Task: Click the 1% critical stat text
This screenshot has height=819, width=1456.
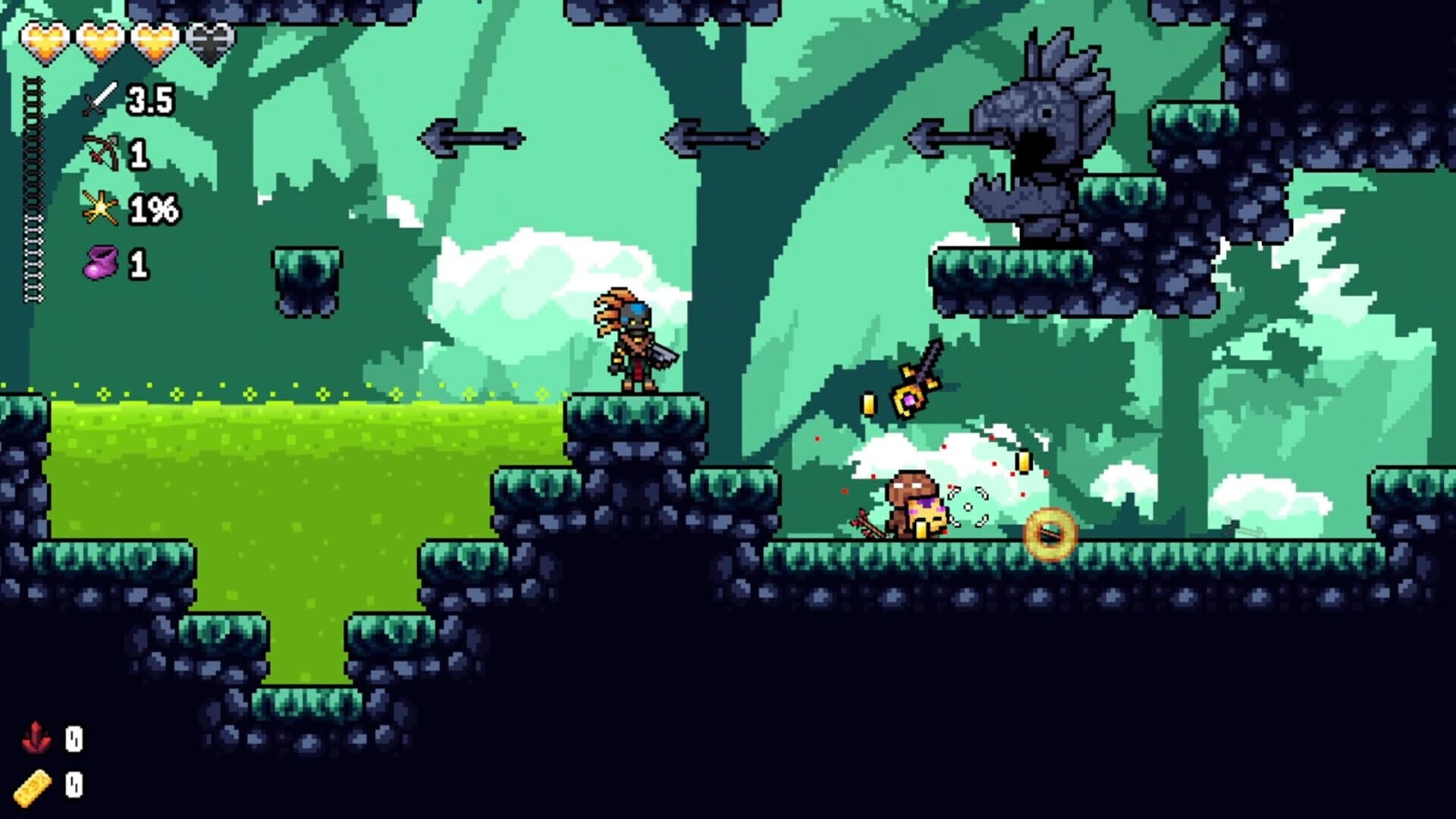Action: (x=154, y=209)
